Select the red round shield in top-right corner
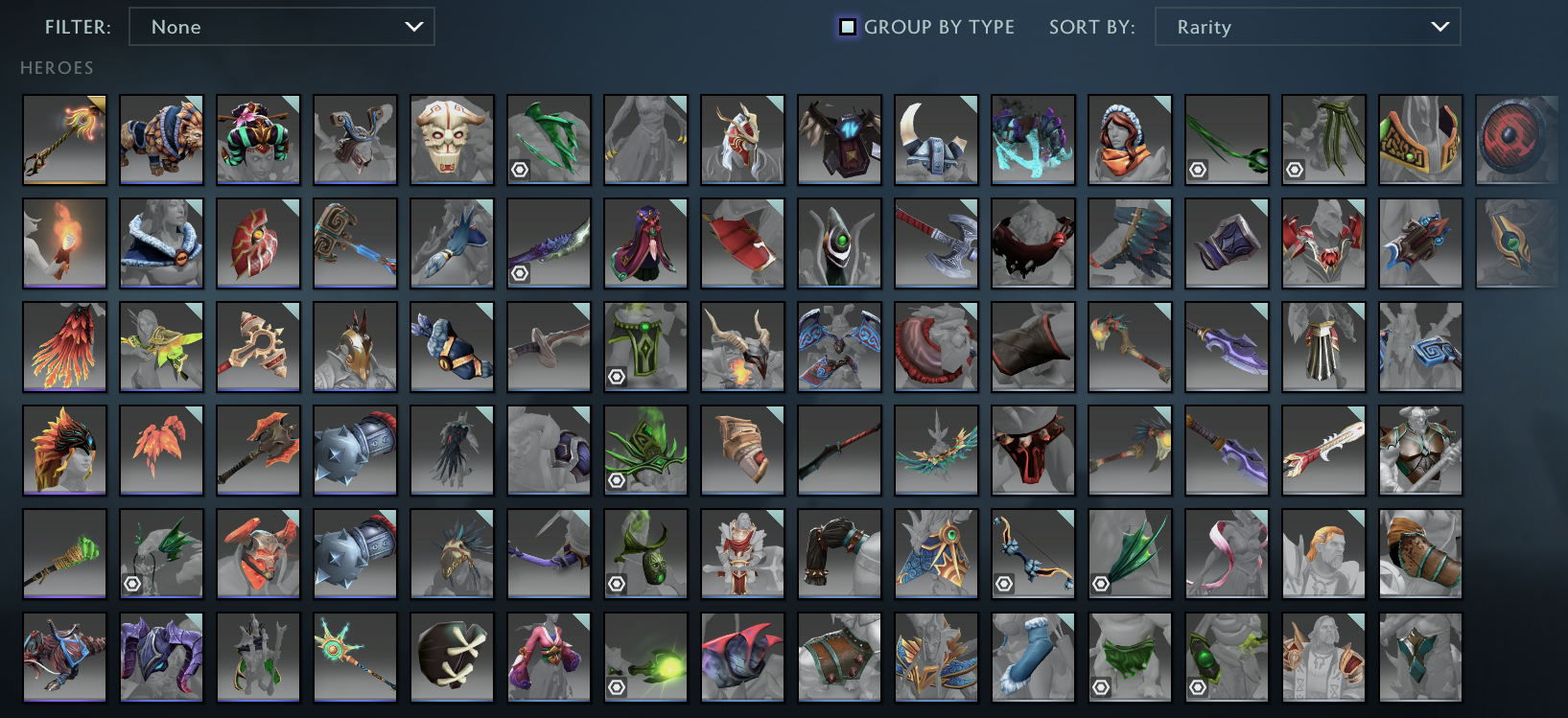The image size is (1568, 718). [x=1517, y=140]
